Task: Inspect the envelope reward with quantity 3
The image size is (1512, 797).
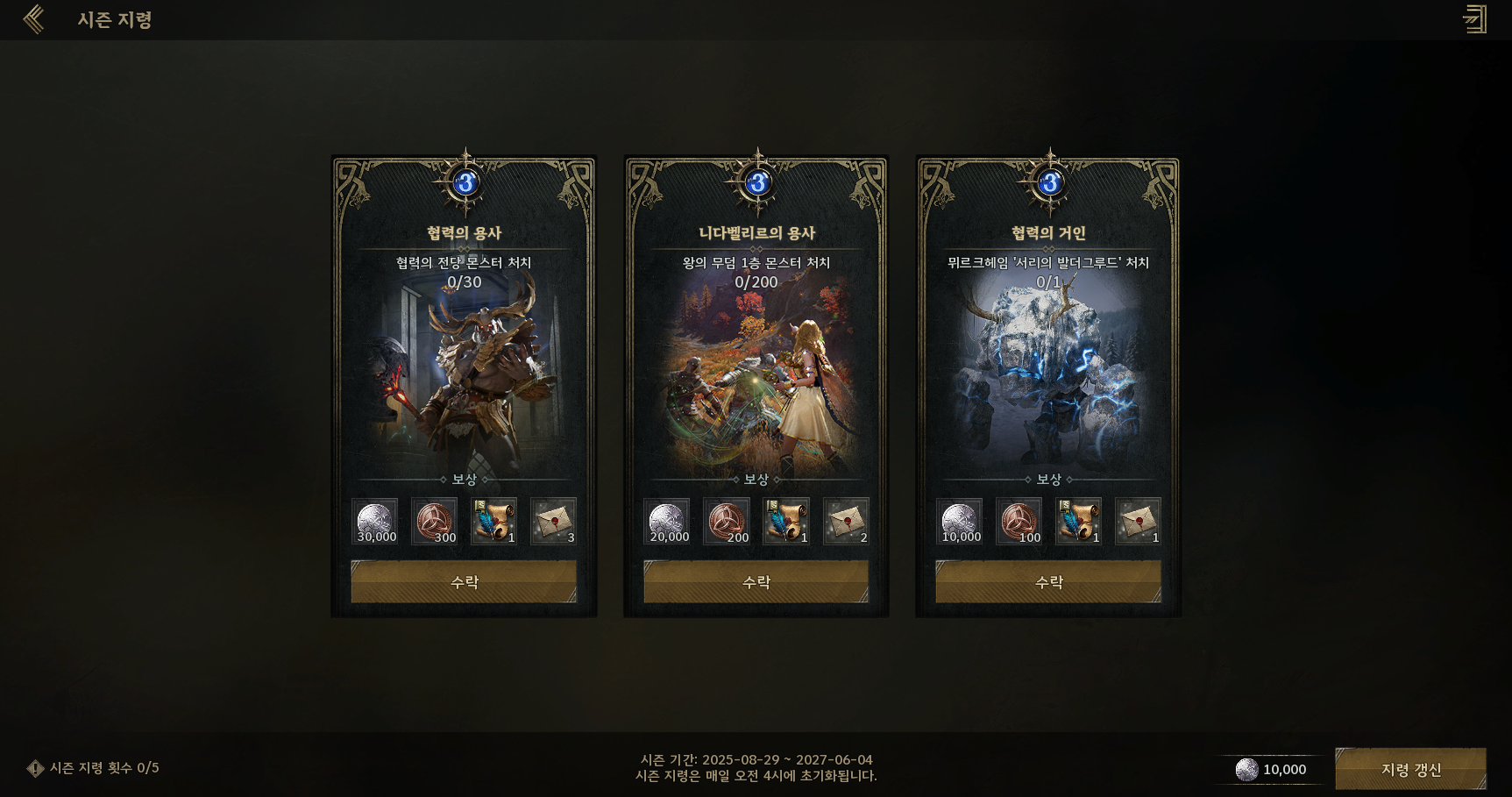Action: [554, 522]
